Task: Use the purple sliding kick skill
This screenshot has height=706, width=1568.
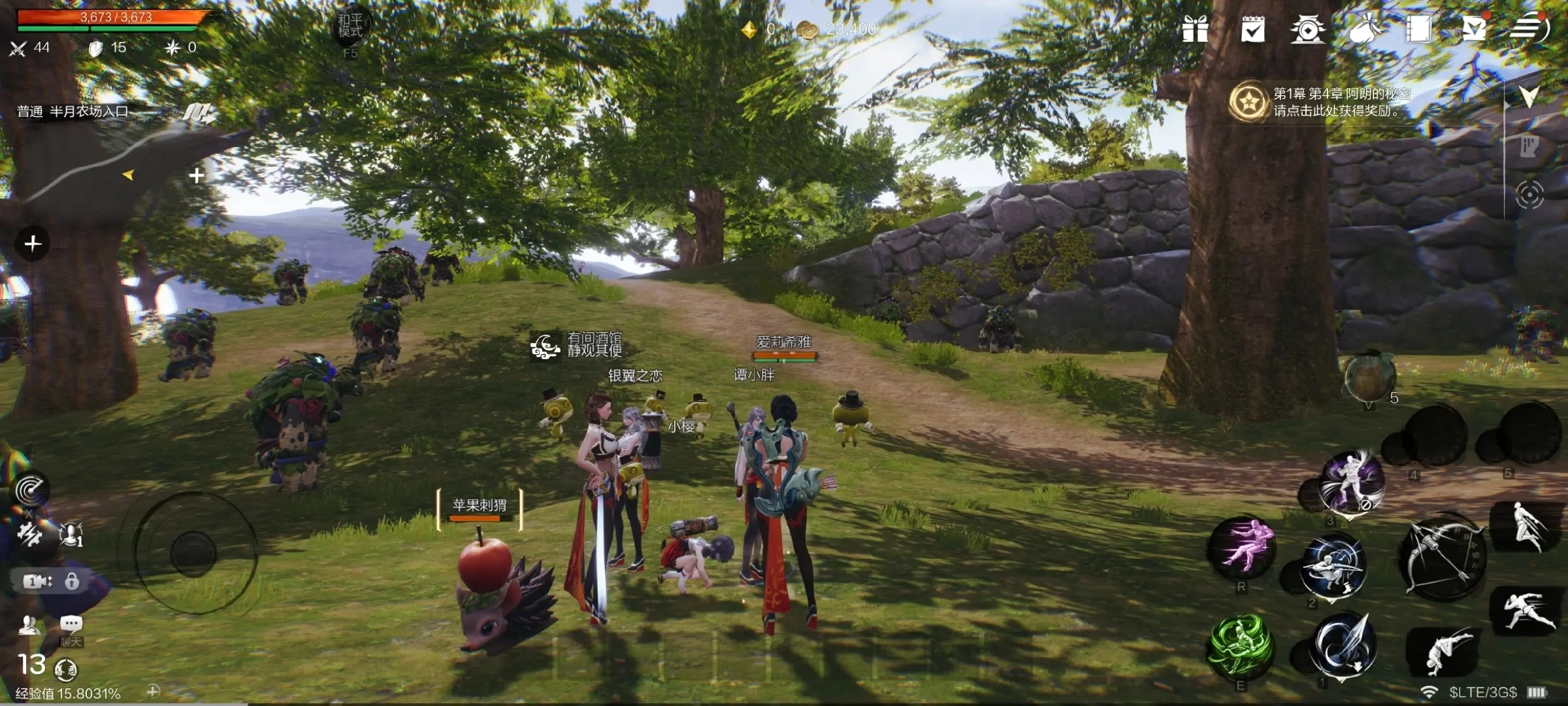Action: (x=1241, y=548)
